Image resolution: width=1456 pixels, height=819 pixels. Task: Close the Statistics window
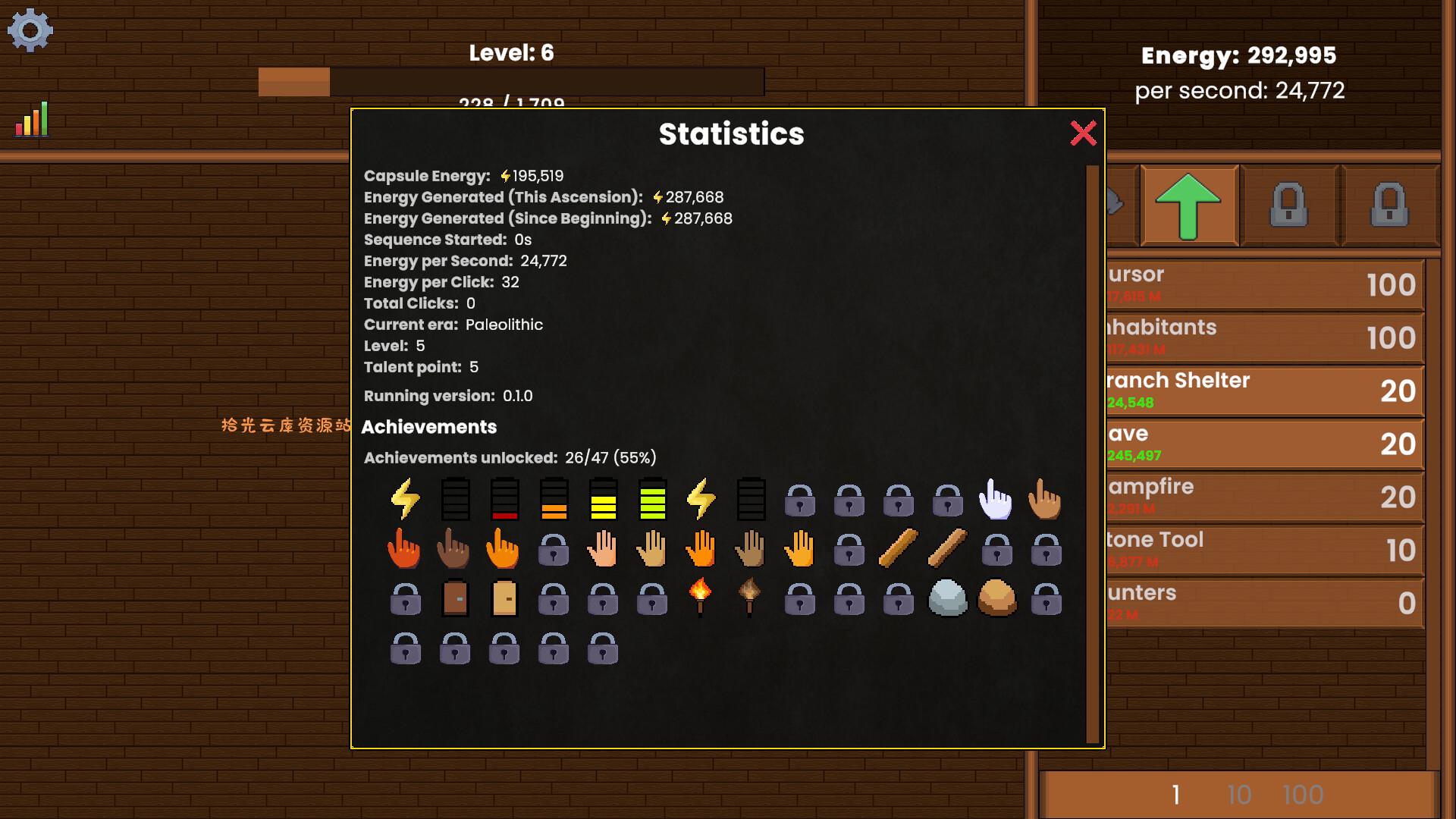(1084, 133)
